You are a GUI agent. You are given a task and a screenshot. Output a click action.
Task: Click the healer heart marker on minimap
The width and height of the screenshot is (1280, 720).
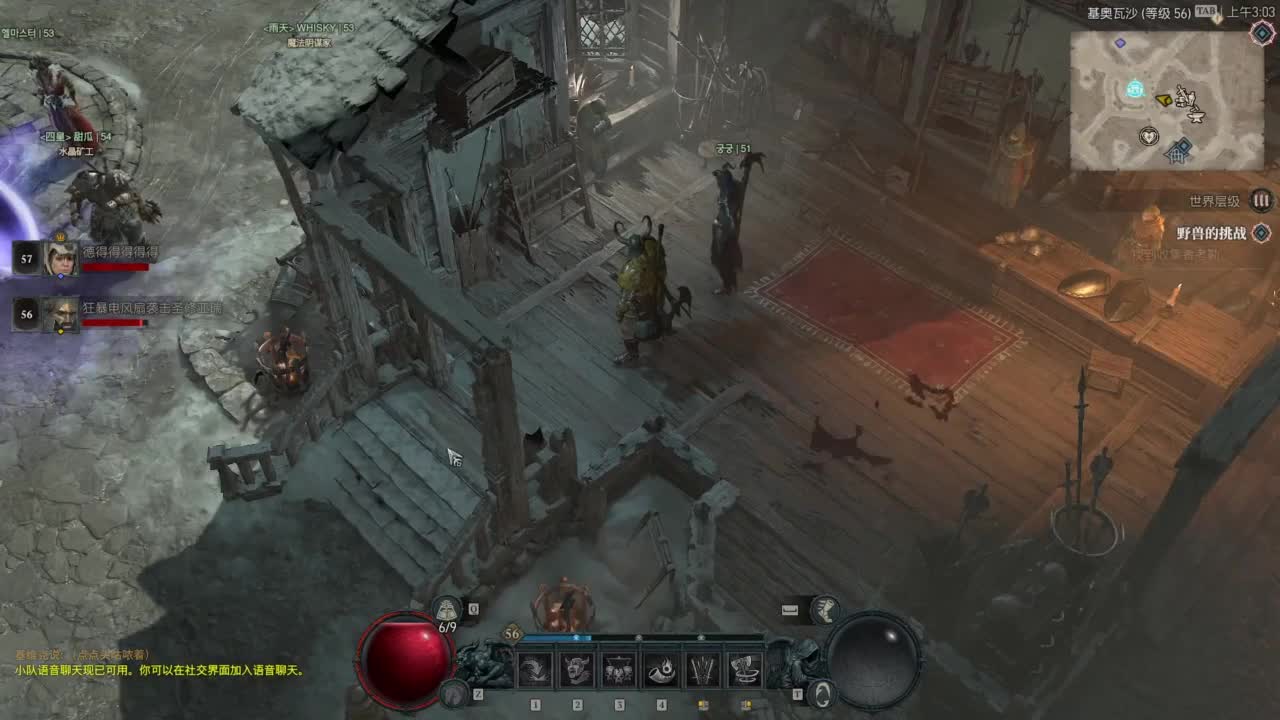(1149, 136)
